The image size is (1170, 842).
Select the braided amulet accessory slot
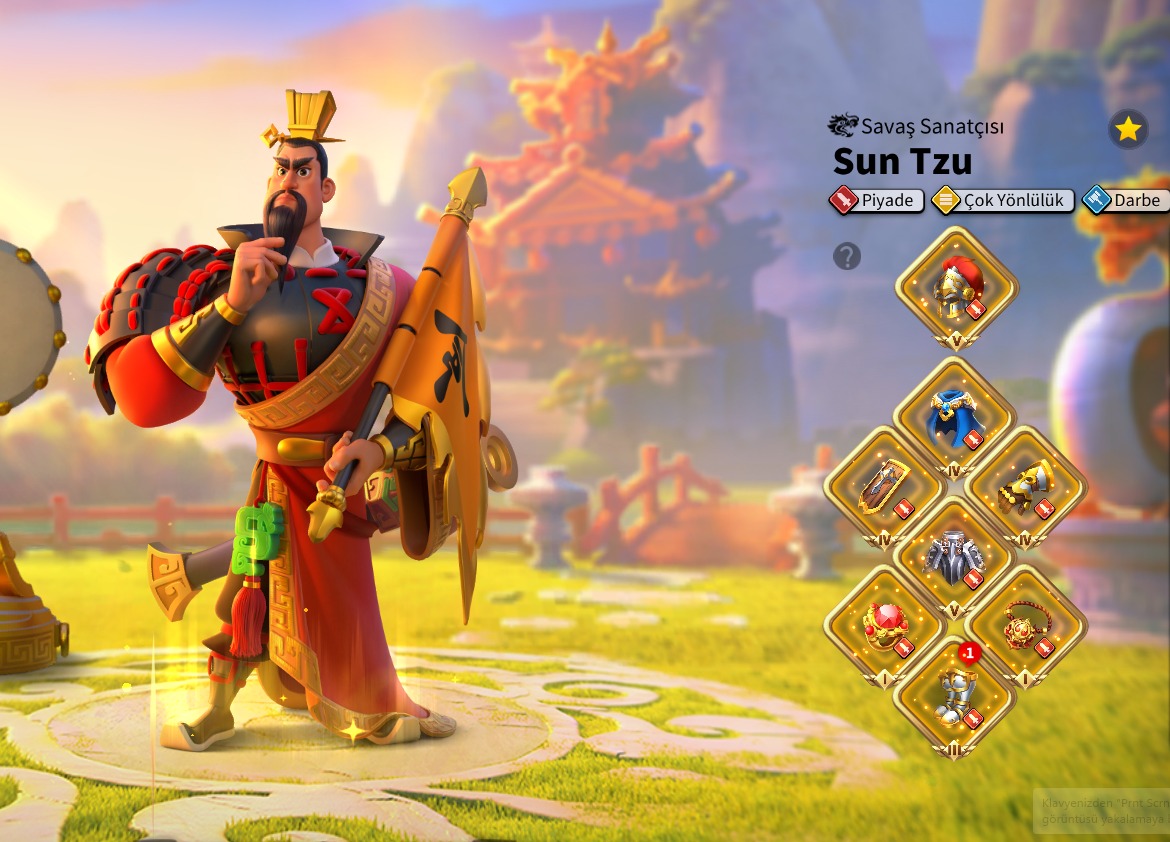(1026, 626)
